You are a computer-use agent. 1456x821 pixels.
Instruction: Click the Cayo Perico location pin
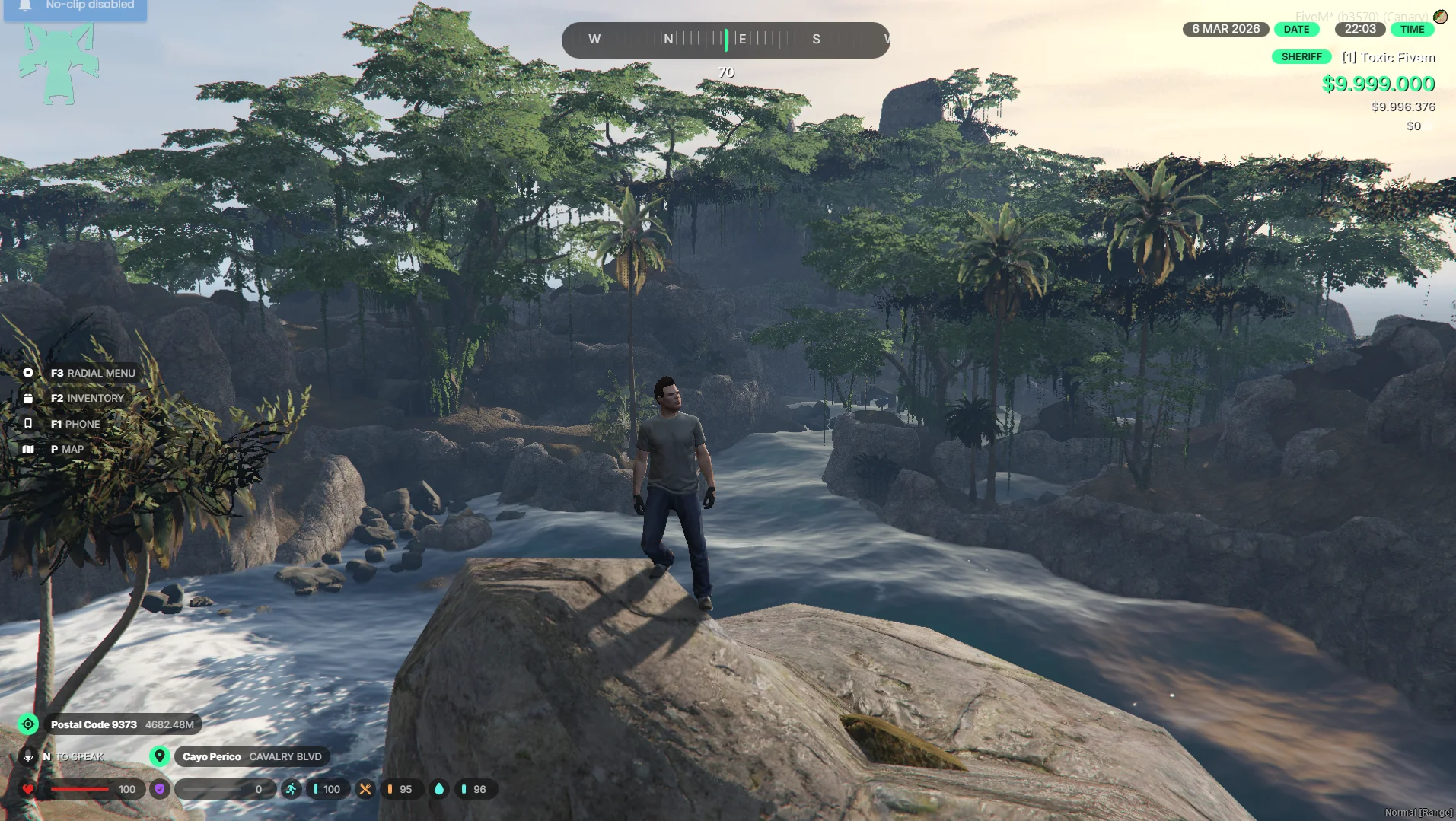point(159,756)
